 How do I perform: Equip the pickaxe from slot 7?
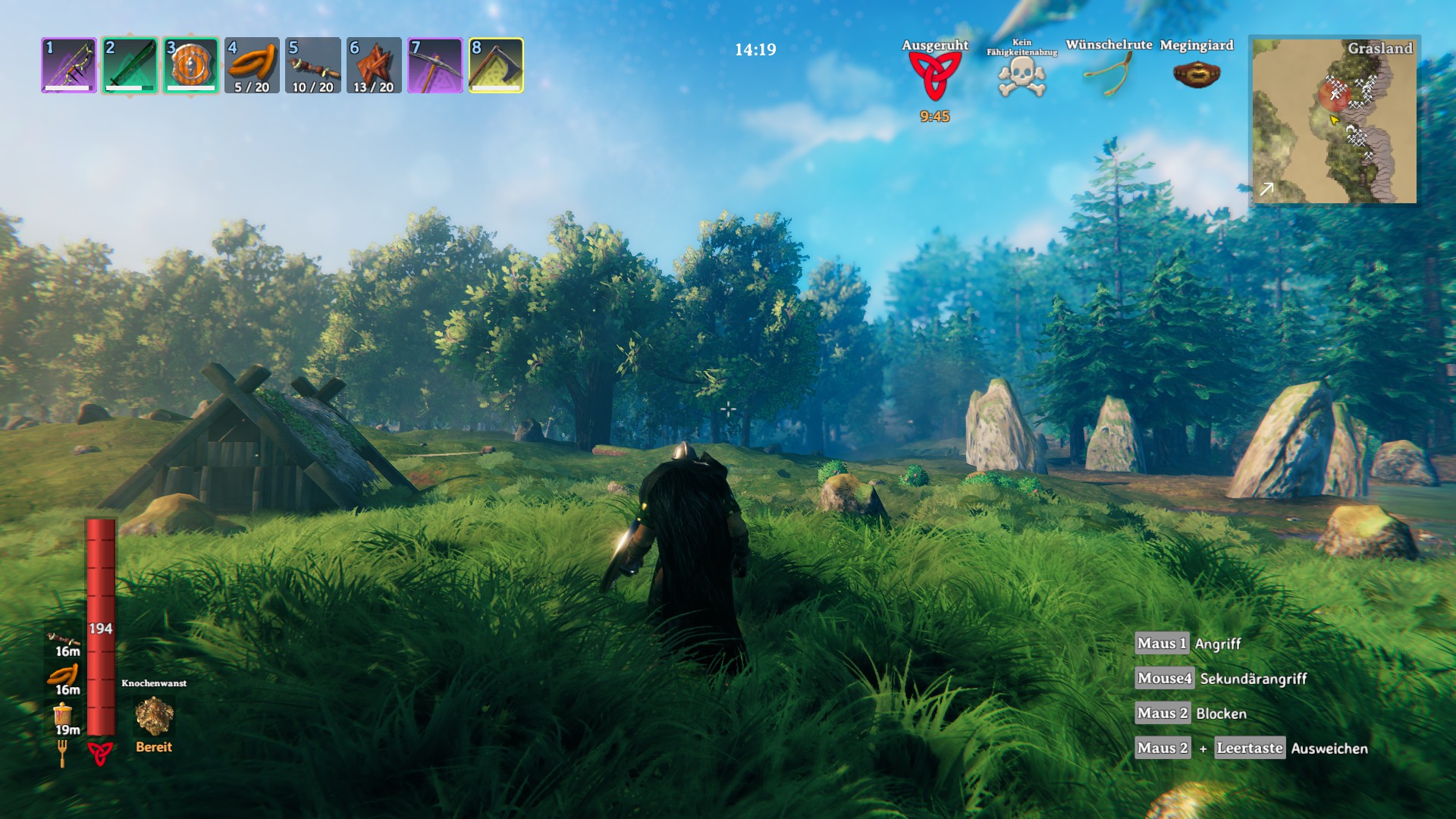tap(435, 65)
